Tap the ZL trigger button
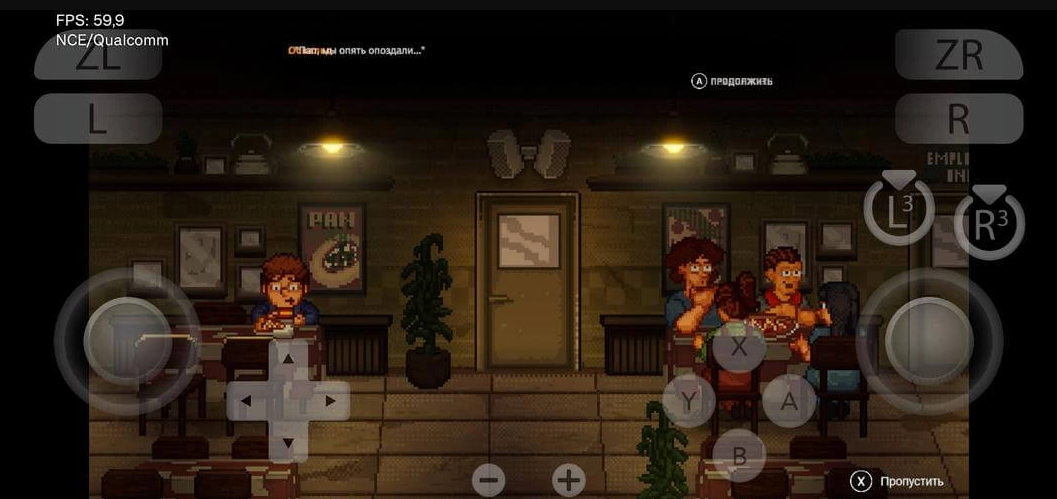The height and width of the screenshot is (499, 1057). point(98,57)
